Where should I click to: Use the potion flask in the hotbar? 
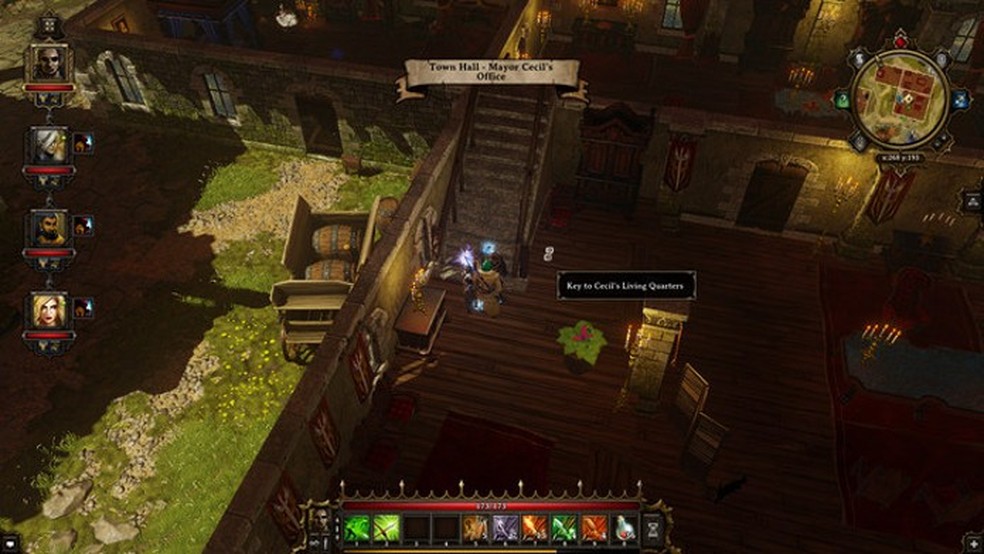click(x=625, y=527)
